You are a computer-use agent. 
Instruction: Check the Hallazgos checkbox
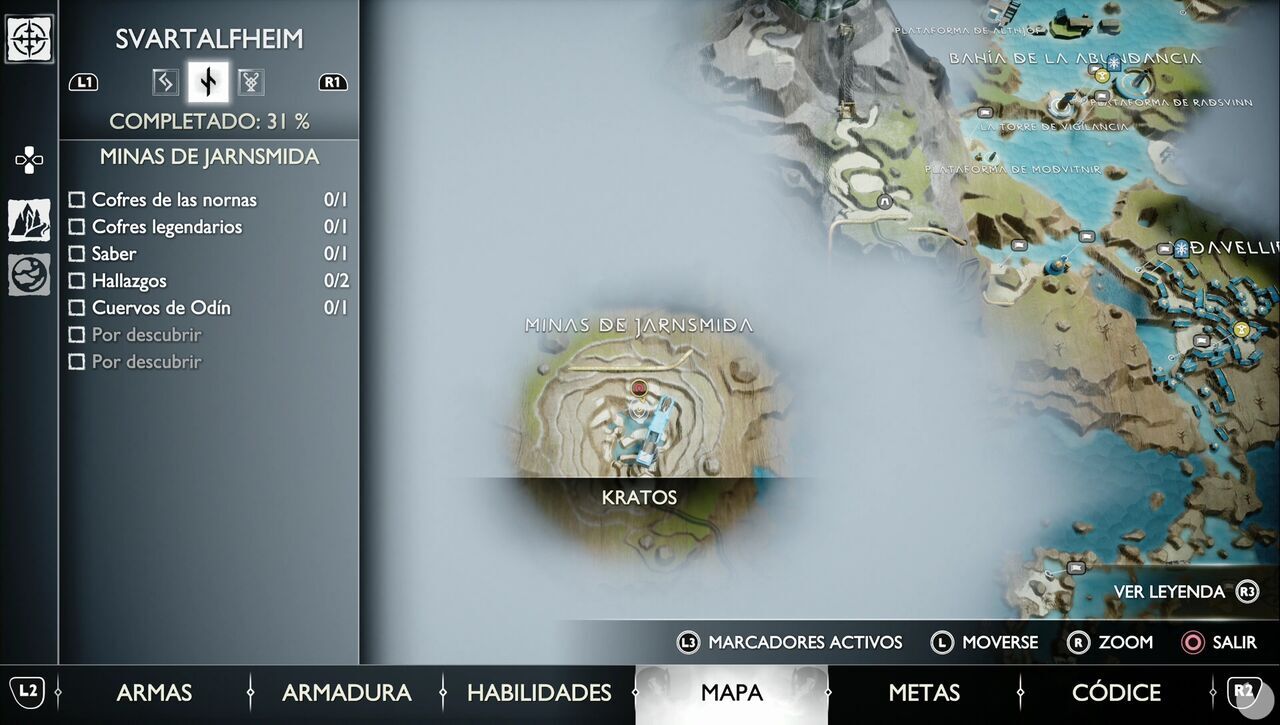click(77, 281)
